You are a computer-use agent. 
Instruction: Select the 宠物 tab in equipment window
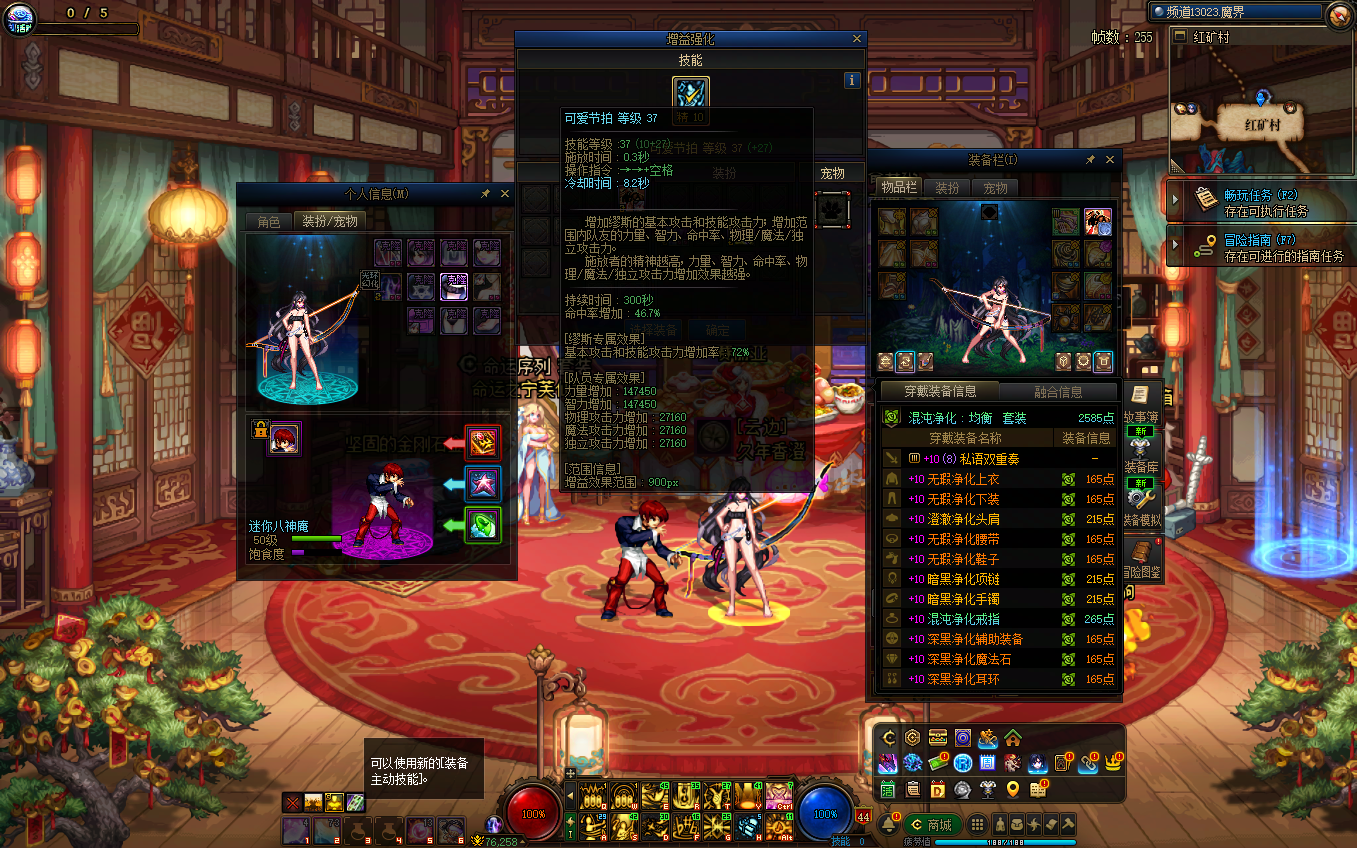[x=995, y=188]
